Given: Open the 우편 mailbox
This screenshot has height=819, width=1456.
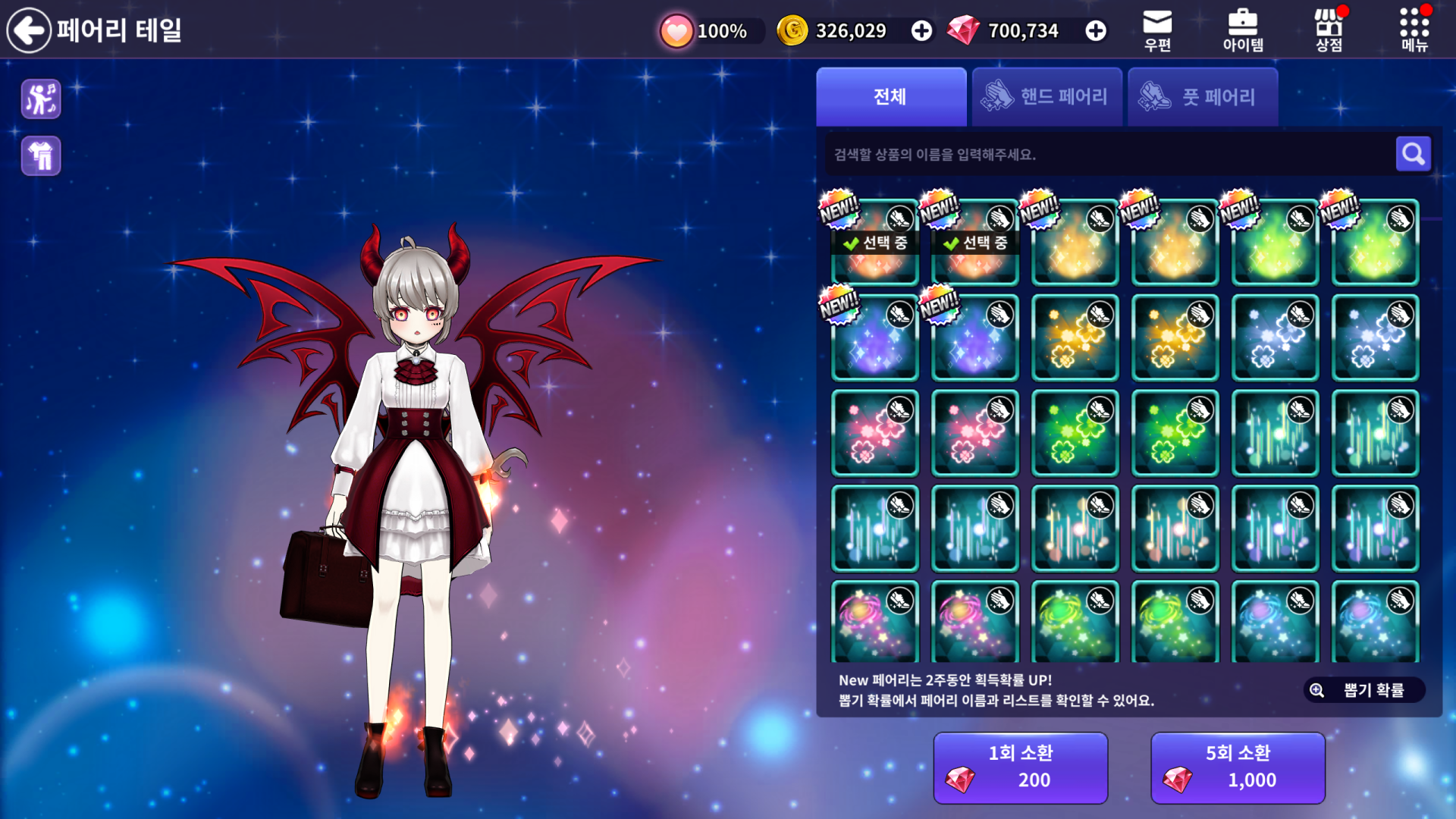Looking at the screenshot, I should [x=1157, y=30].
